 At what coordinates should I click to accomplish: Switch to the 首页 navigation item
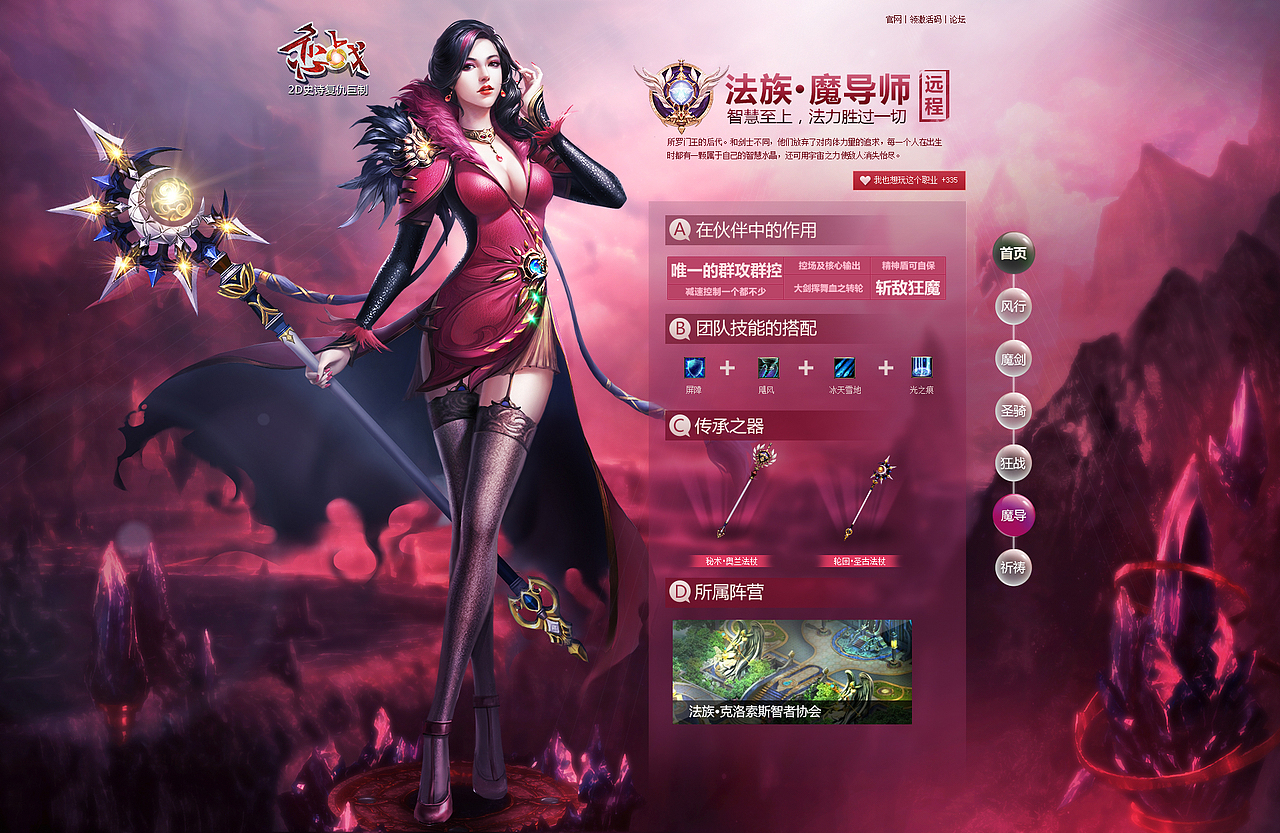point(1013,254)
